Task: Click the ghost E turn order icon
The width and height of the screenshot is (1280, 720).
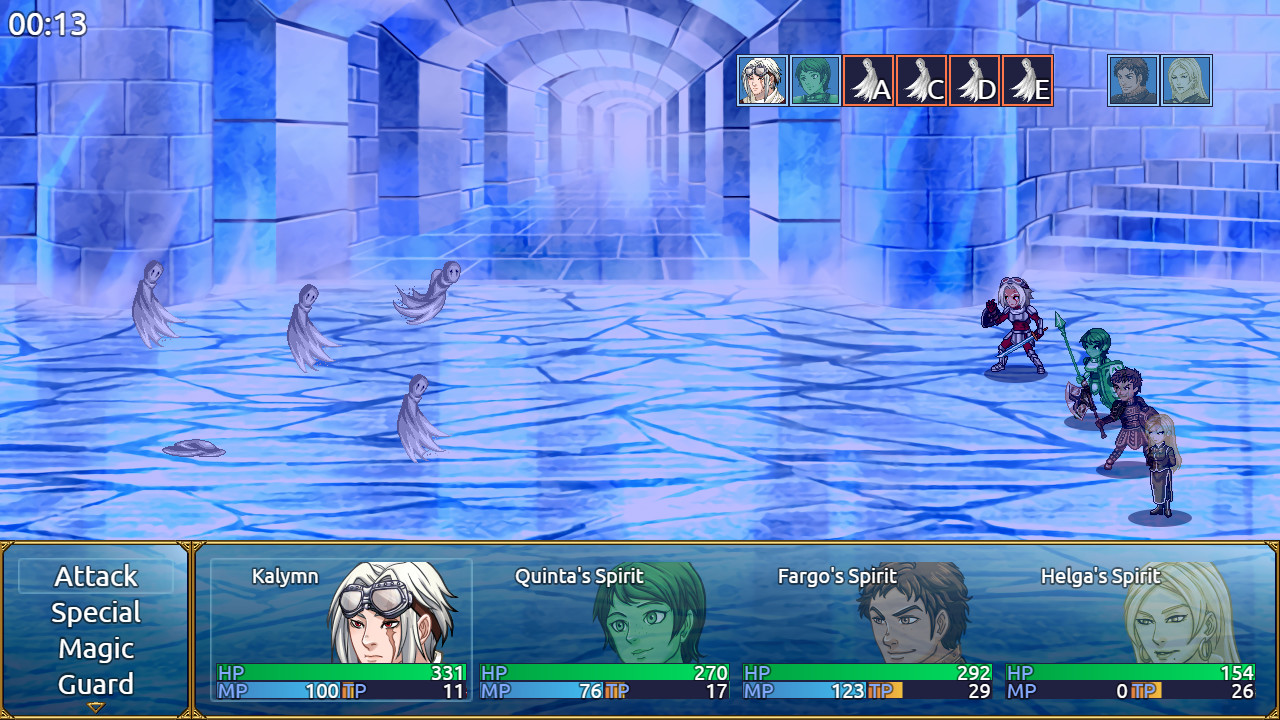Action: pyautogui.click(x=1027, y=81)
